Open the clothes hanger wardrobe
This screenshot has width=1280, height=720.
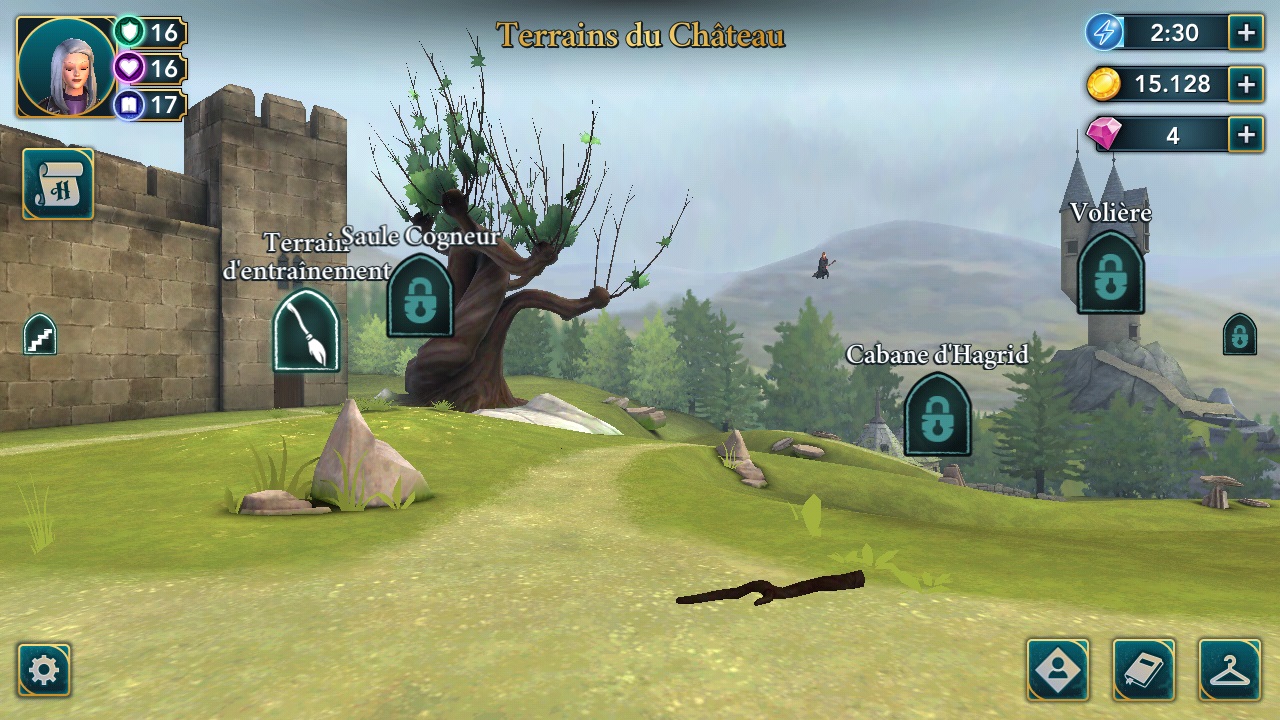tap(1229, 669)
